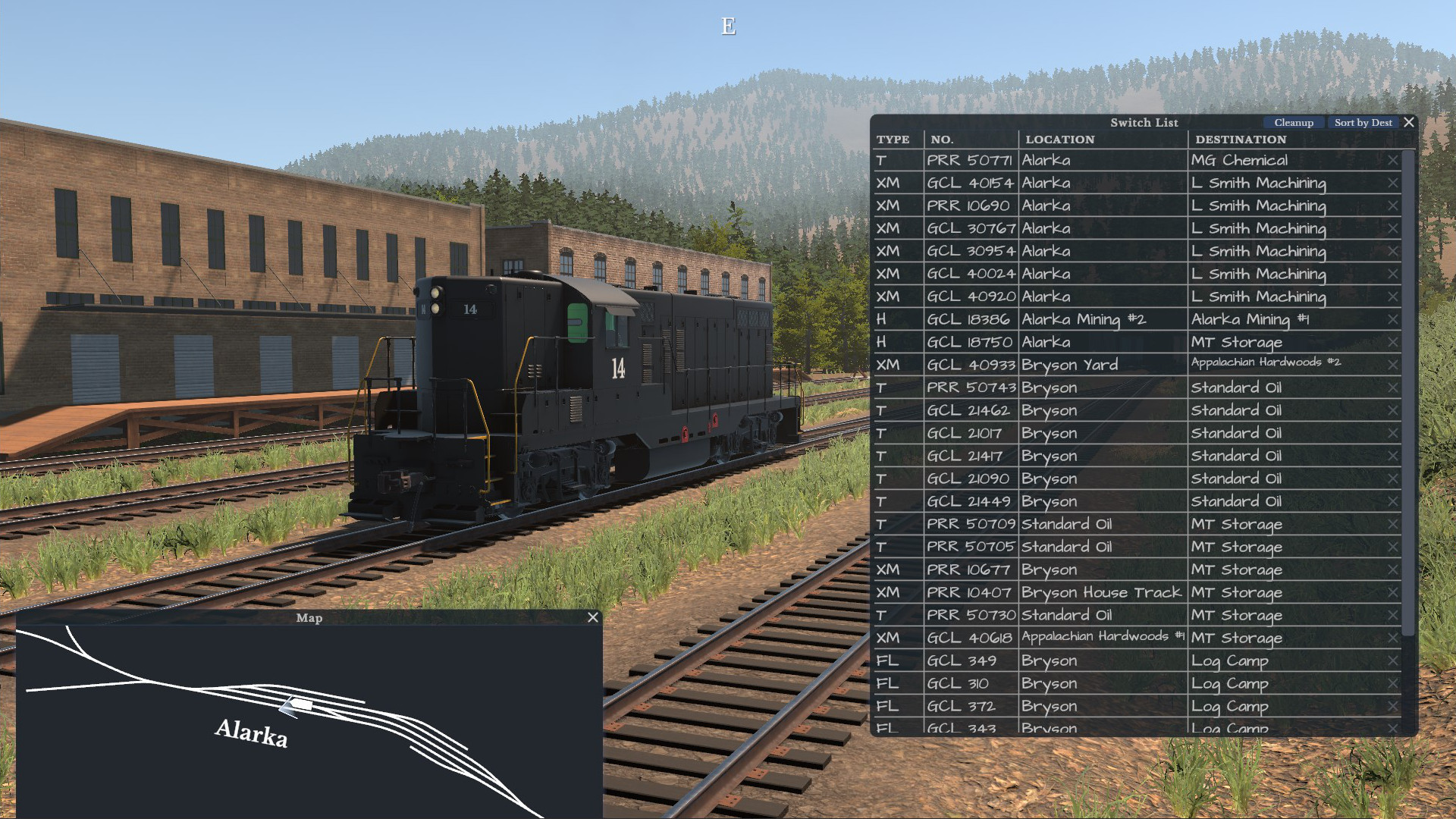
Task: Select the GCL 21017 Bryson row
Action: 1062,433
